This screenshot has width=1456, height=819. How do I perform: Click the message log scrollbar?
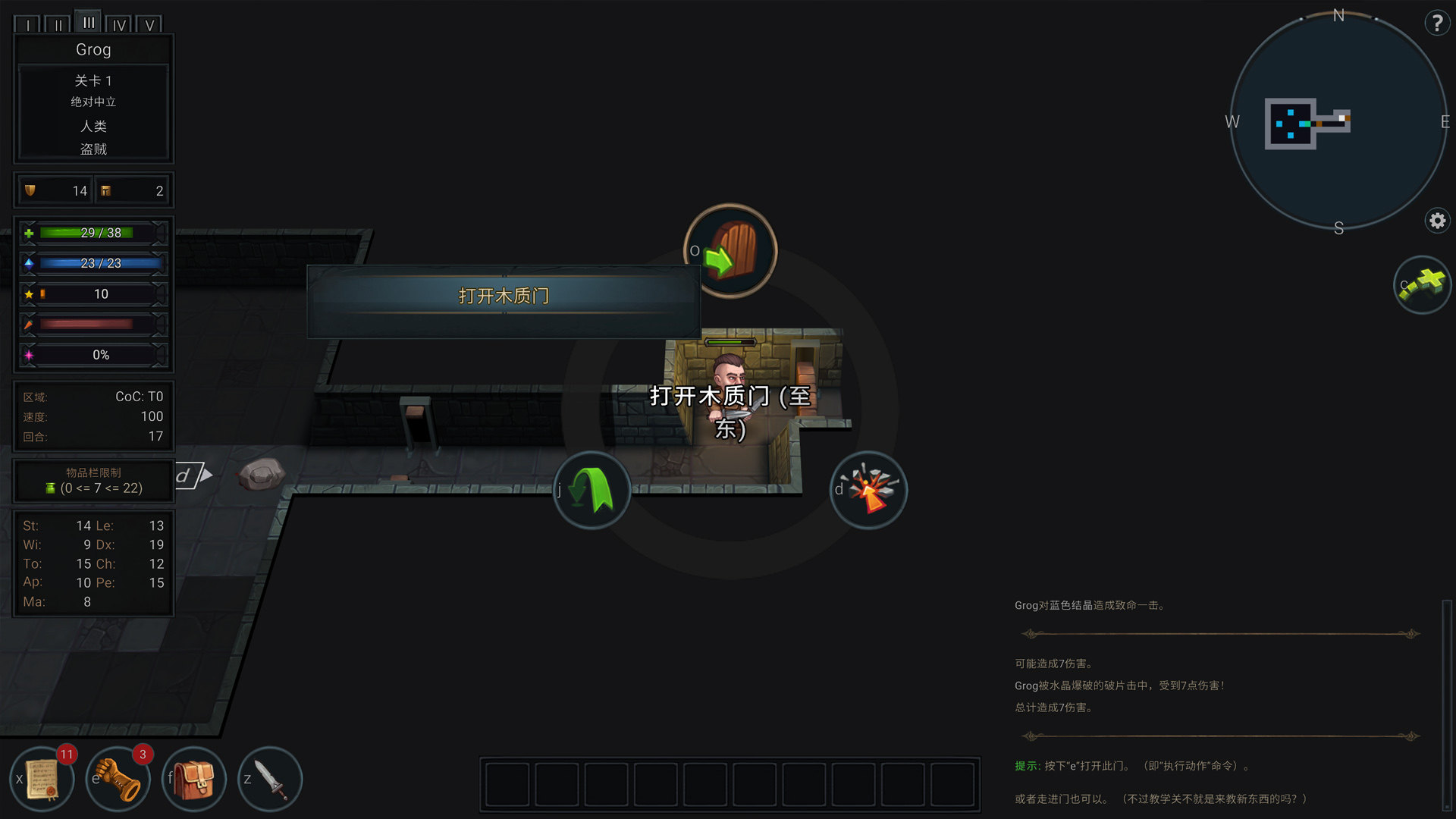(x=1447, y=705)
